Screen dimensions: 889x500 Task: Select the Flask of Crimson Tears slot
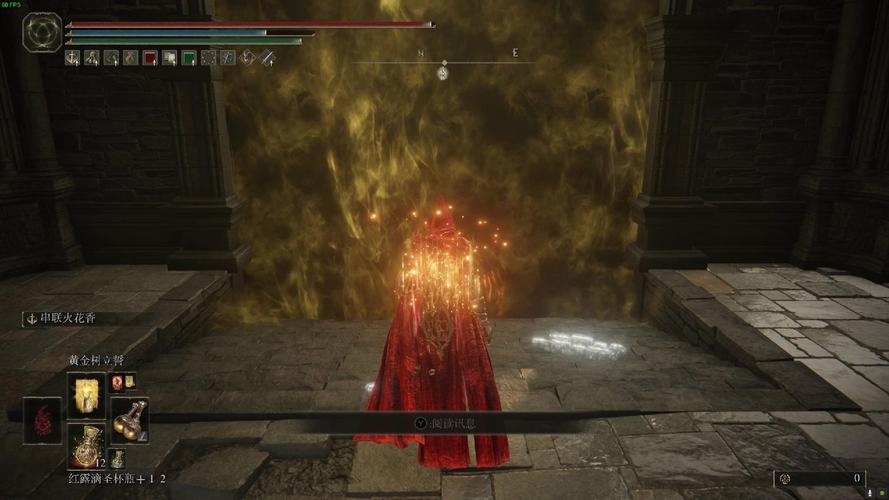85,444
